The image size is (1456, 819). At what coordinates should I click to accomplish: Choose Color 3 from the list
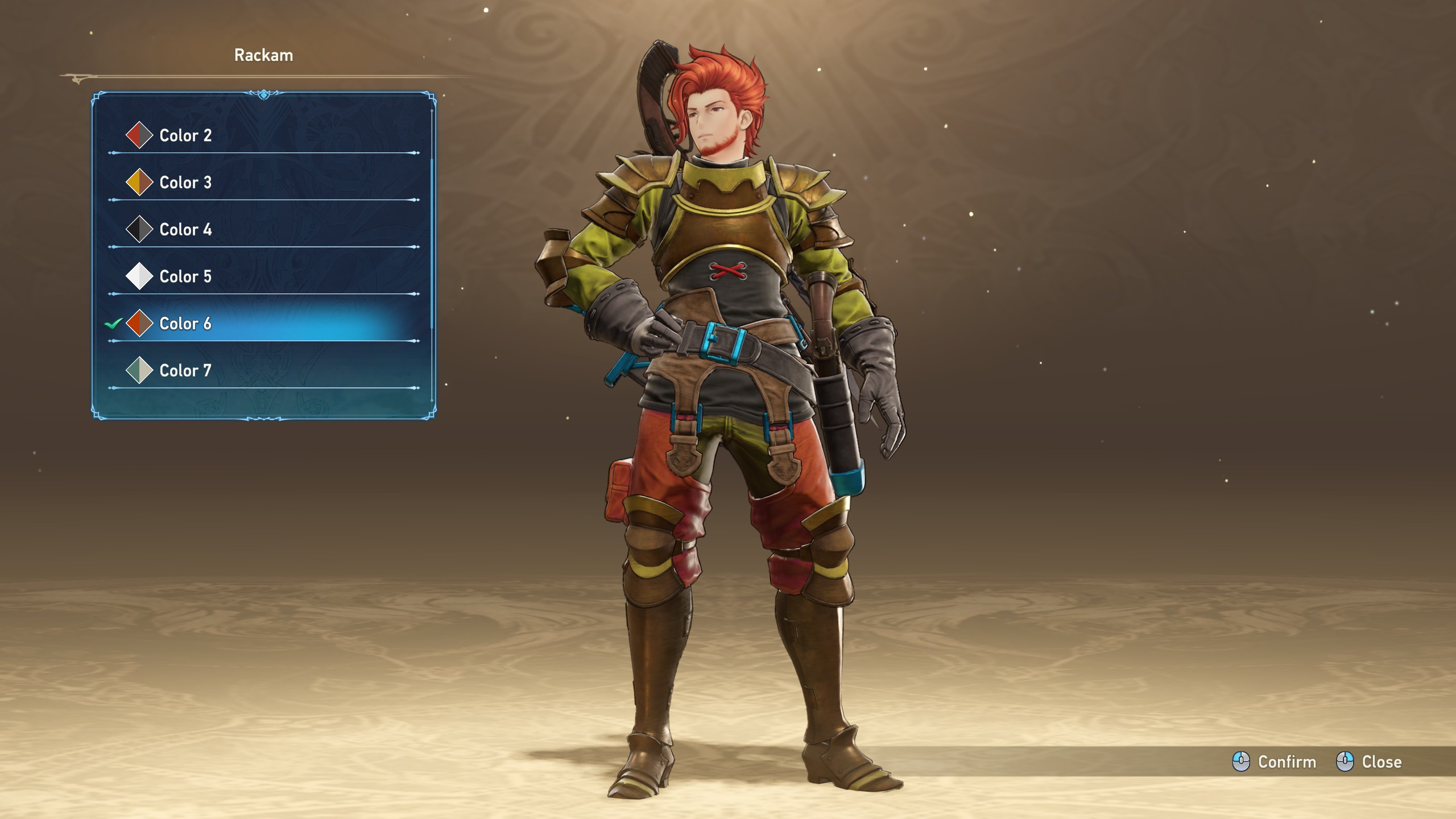185,183
